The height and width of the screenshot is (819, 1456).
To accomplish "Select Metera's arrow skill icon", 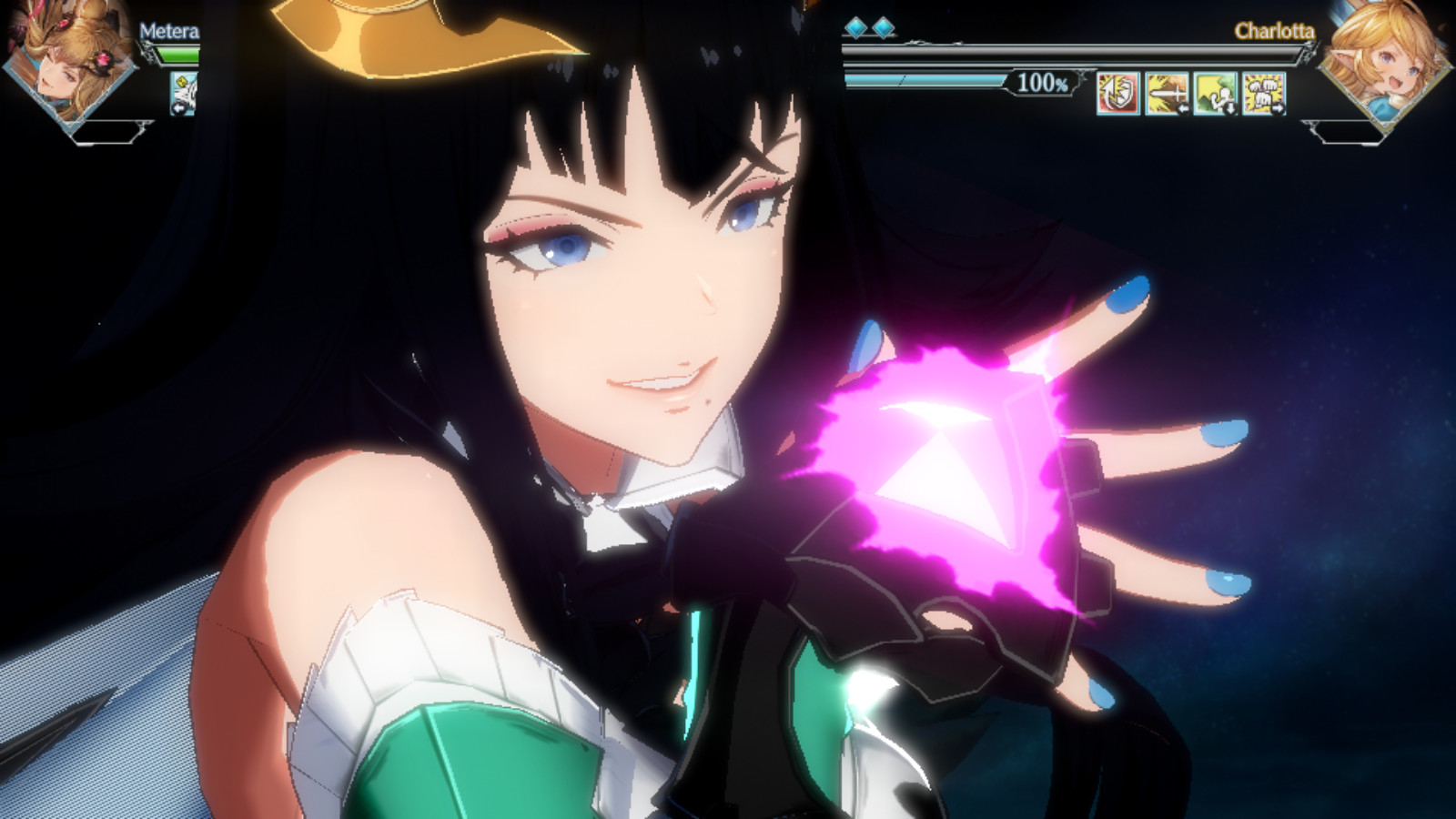I will pos(185,91).
